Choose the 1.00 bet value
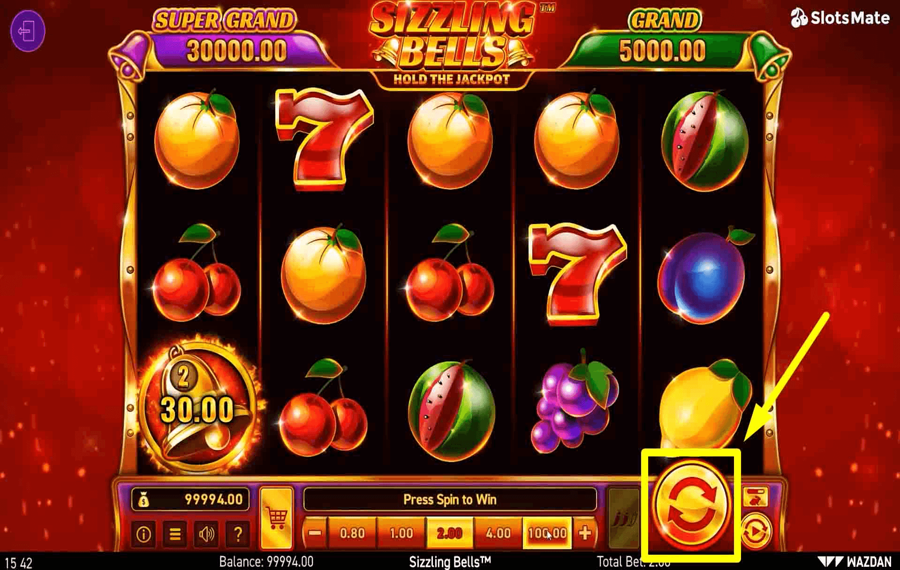Image resolution: width=900 pixels, height=570 pixels. pyautogui.click(x=401, y=534)
